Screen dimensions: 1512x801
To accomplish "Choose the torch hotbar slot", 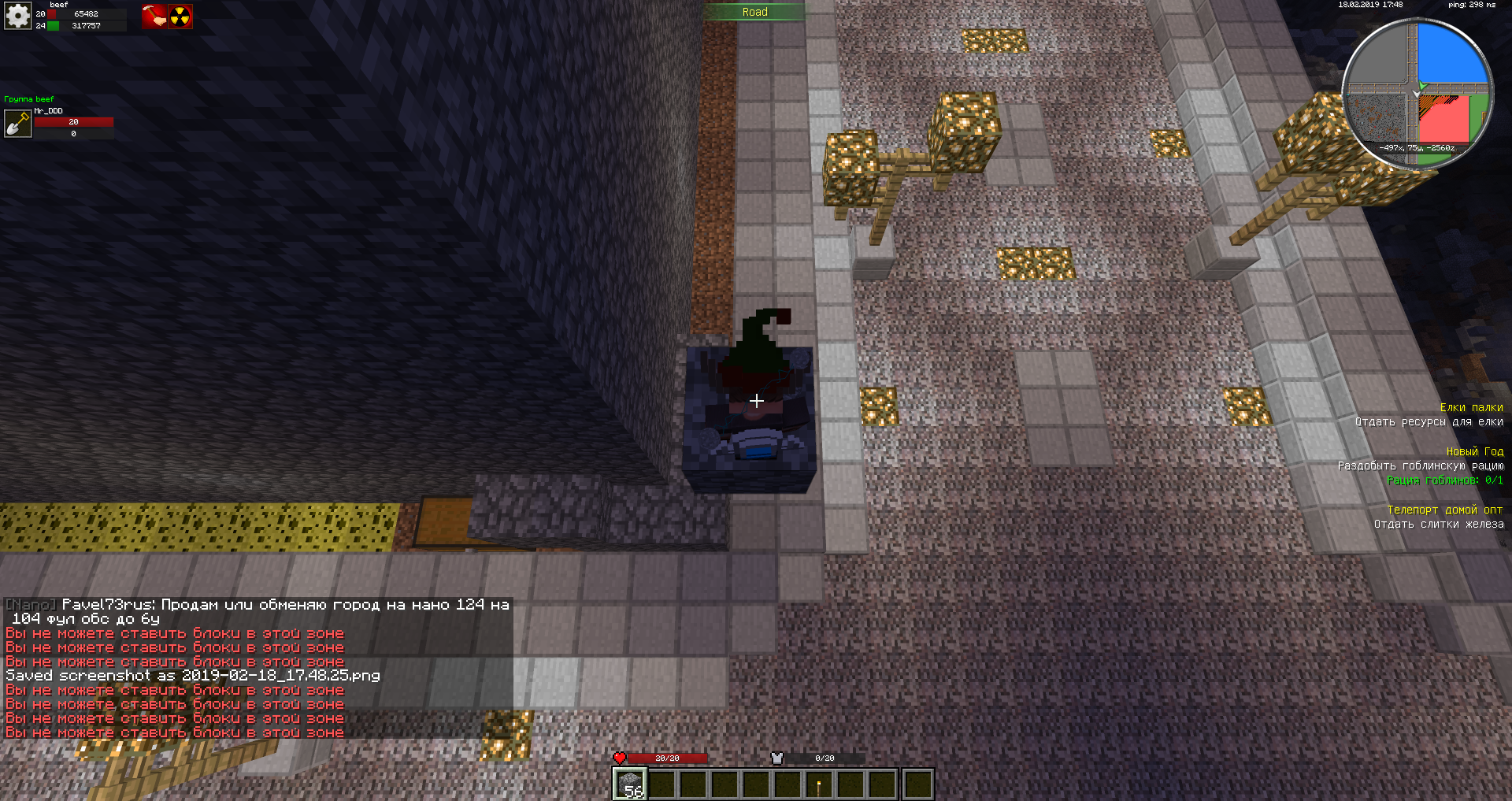I will coord(819,784).
